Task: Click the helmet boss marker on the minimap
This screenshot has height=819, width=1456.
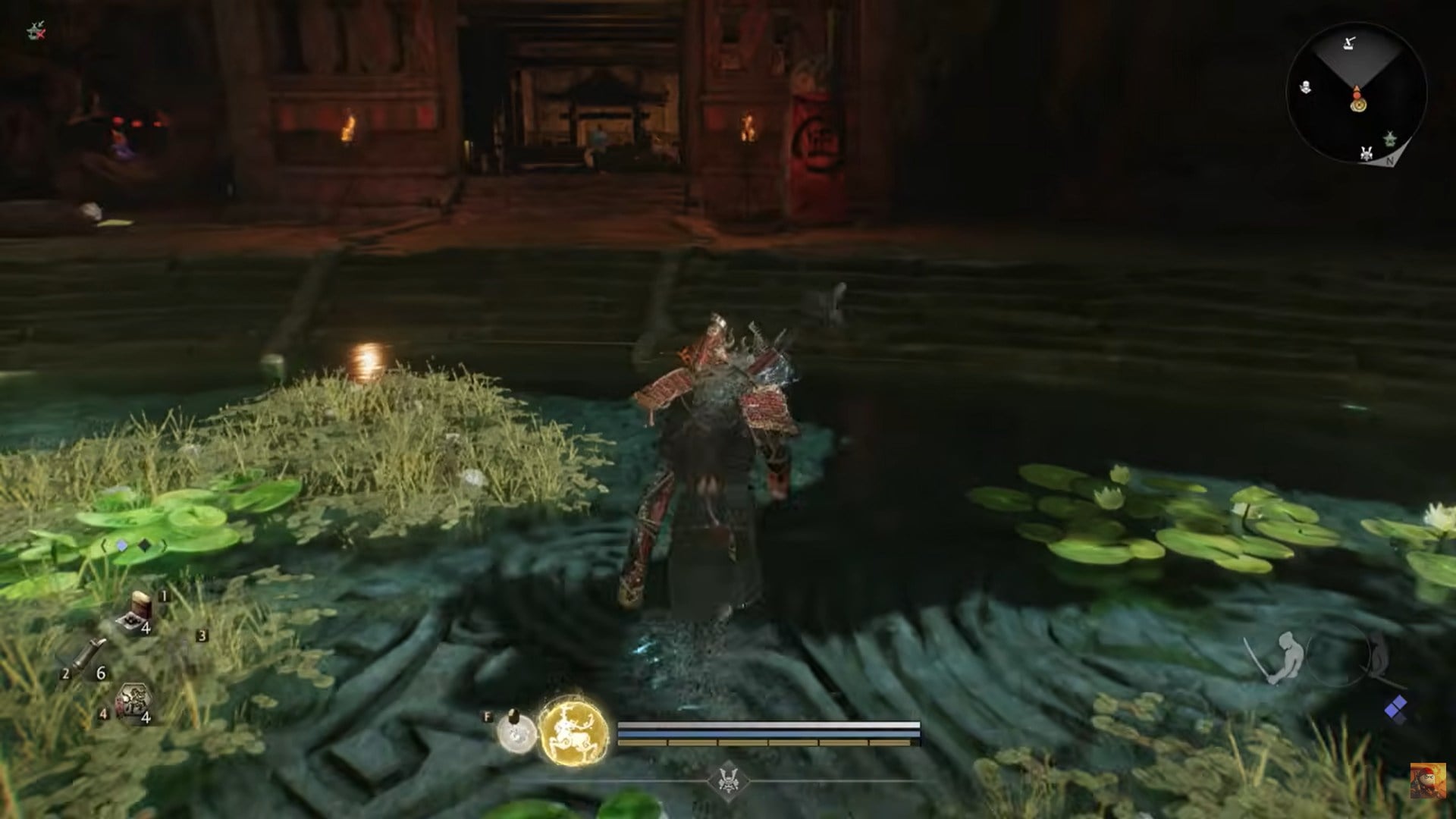Action: click(1366, 153)
